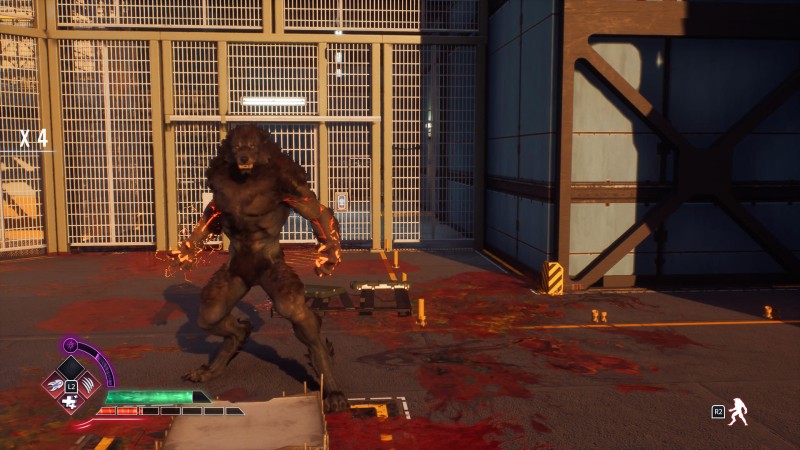Use the dash charge ability icon

pos(54,385)
